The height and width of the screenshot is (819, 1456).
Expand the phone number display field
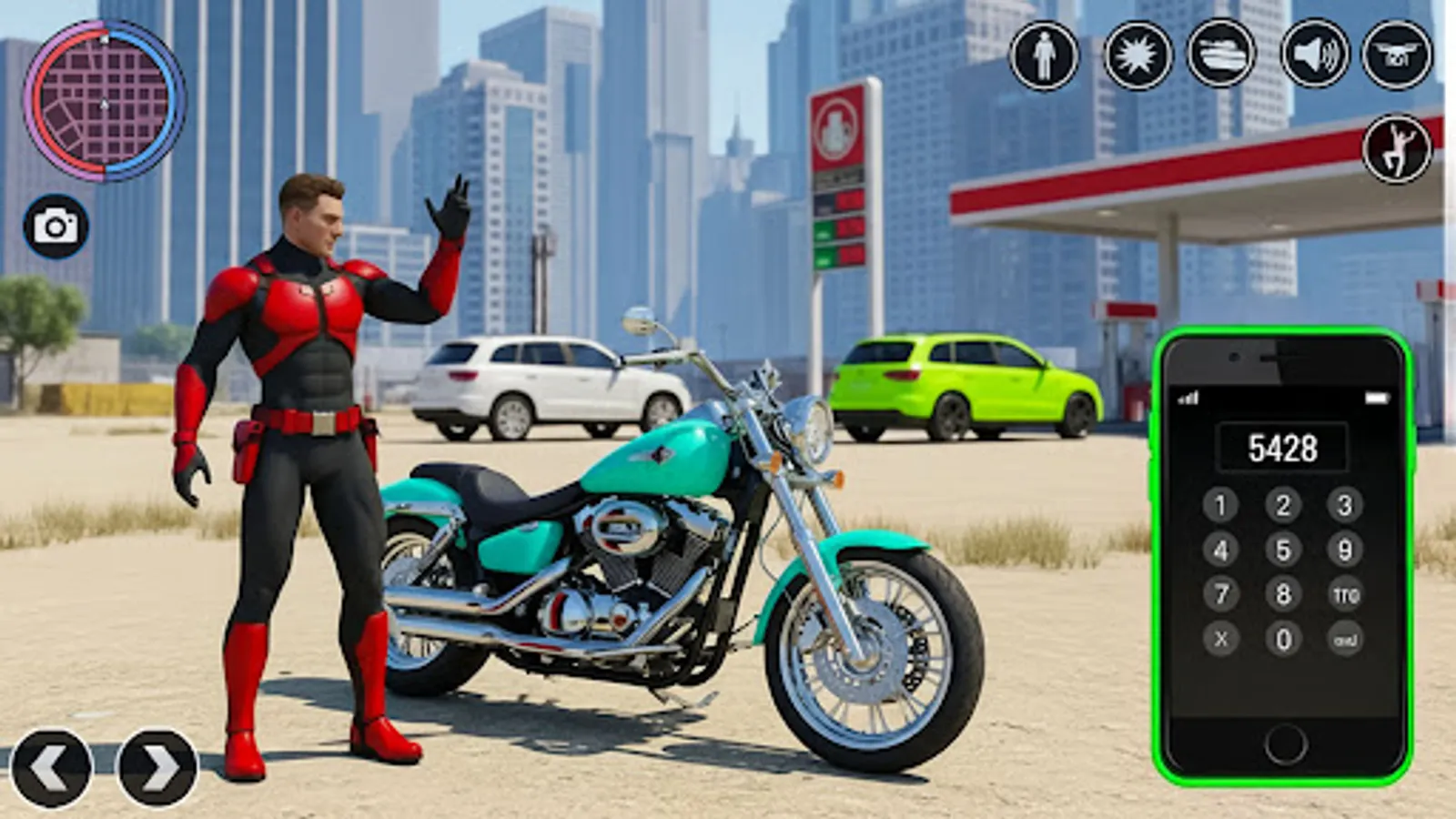click(x=1285, y=445)
